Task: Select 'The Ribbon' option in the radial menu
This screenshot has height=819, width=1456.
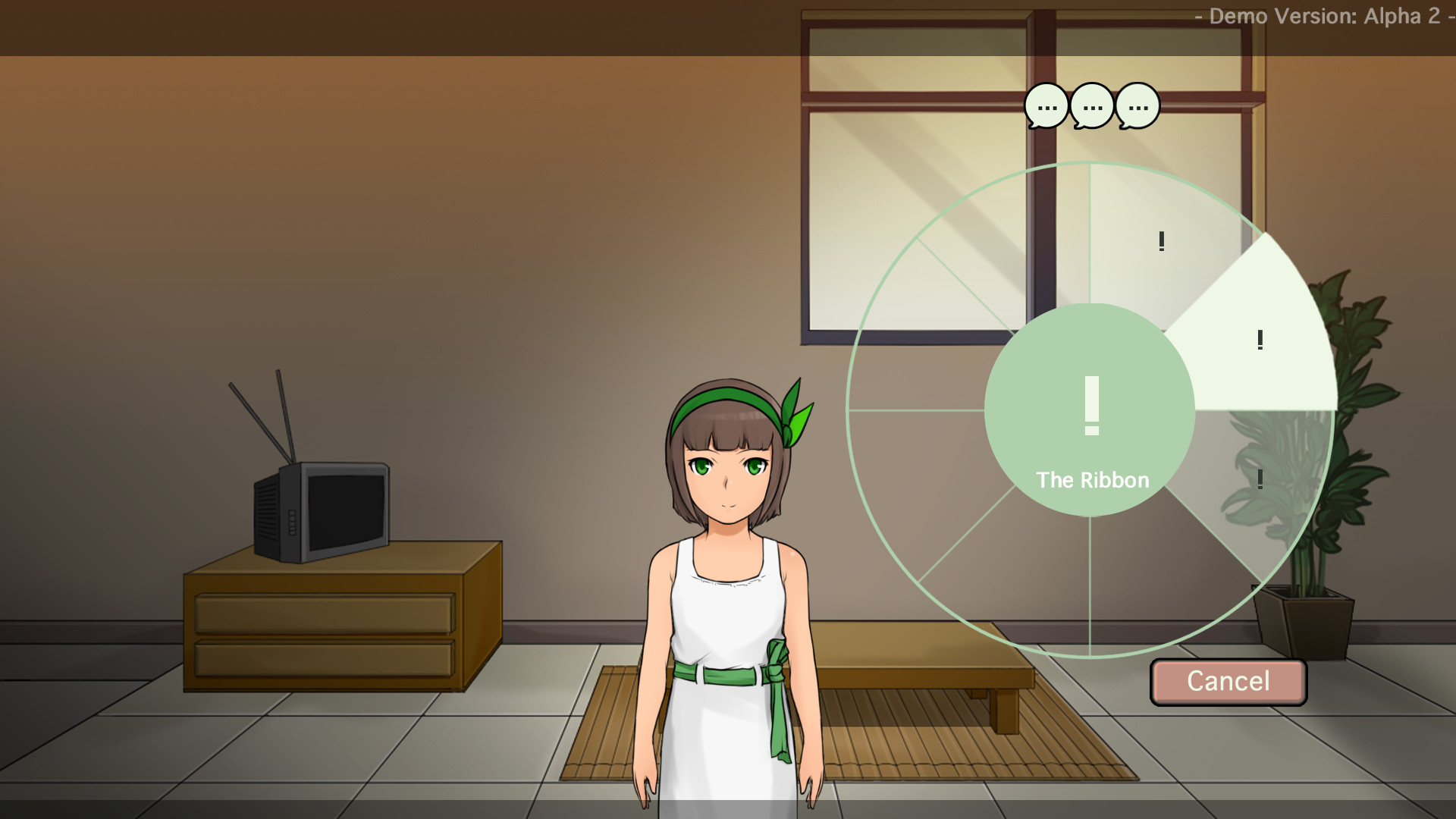Action: [1093, 479]
